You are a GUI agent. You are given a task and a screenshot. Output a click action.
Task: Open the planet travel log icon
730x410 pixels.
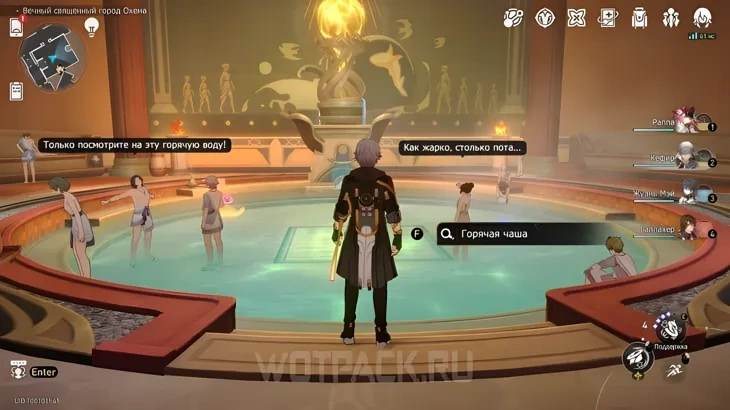point(513,18)
